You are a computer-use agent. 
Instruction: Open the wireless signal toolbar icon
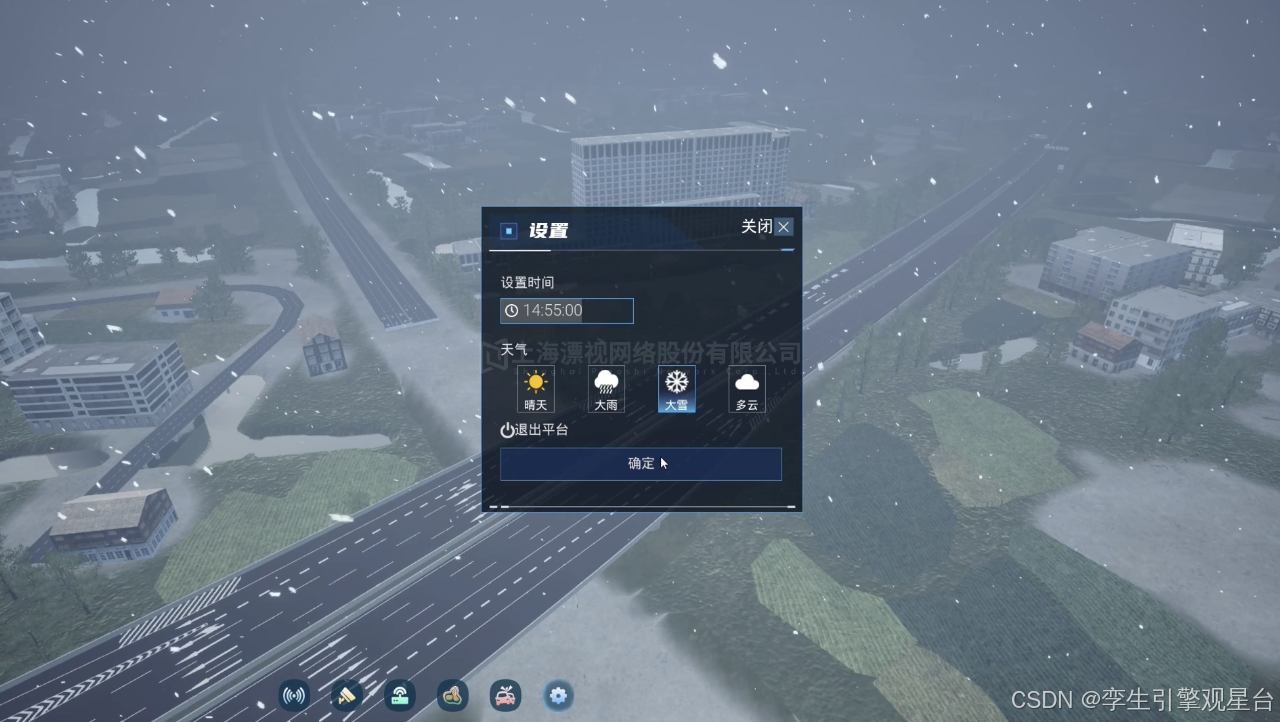(x=294, y=696)
